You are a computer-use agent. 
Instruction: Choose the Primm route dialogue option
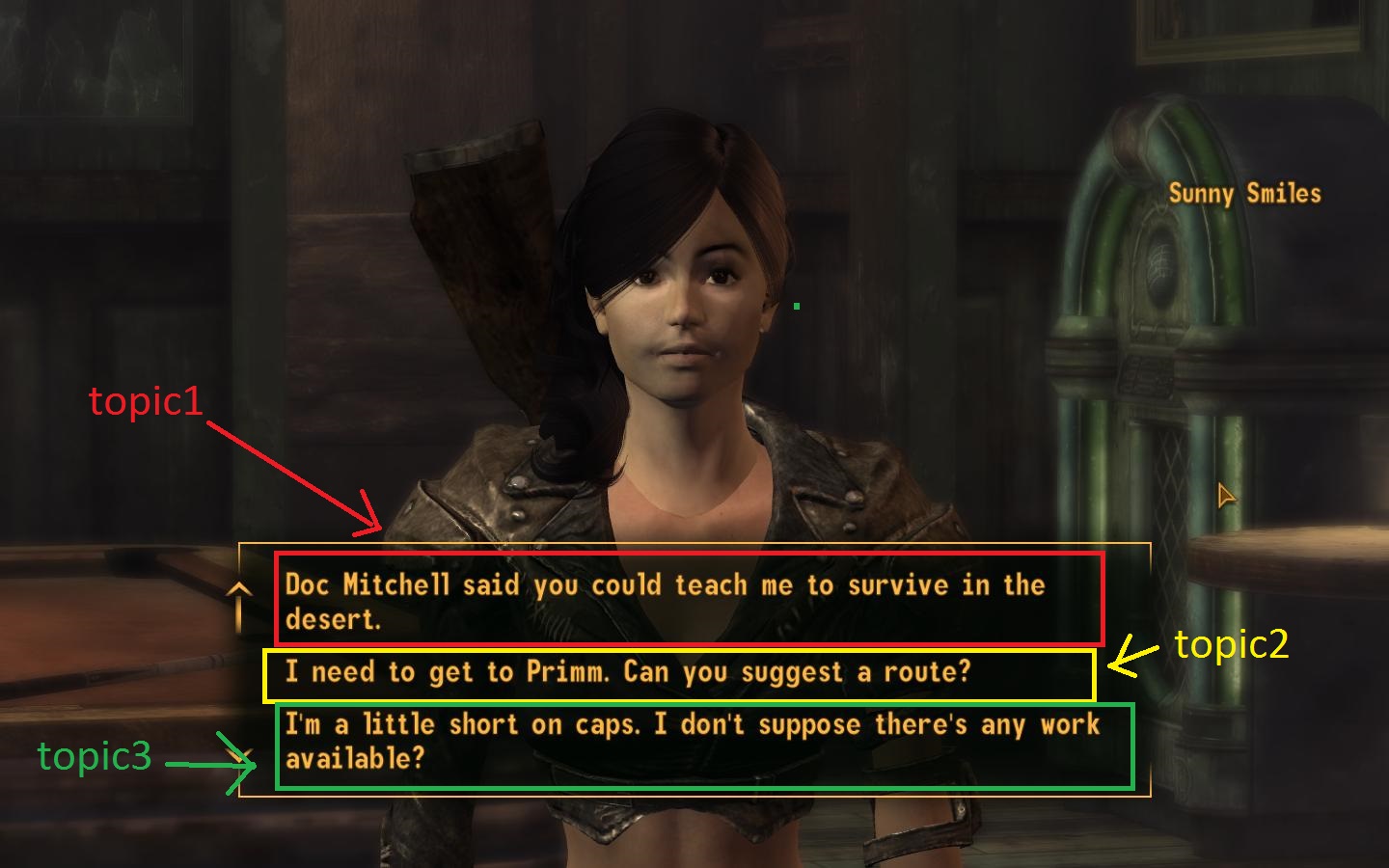627,672
